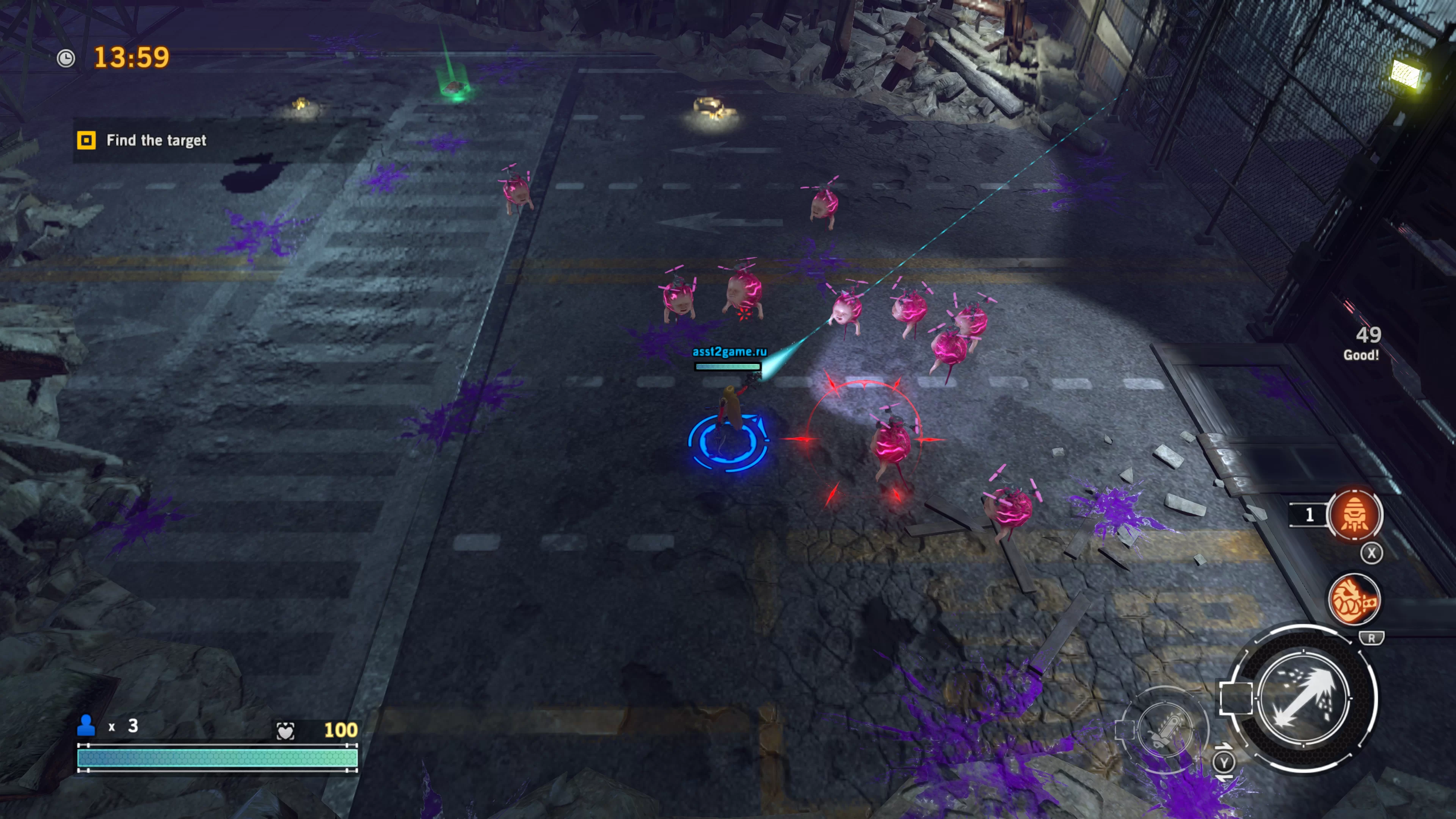Activate the orange rocket ability icon
The image size is (1456, 819).
[x=1354, y=515]
